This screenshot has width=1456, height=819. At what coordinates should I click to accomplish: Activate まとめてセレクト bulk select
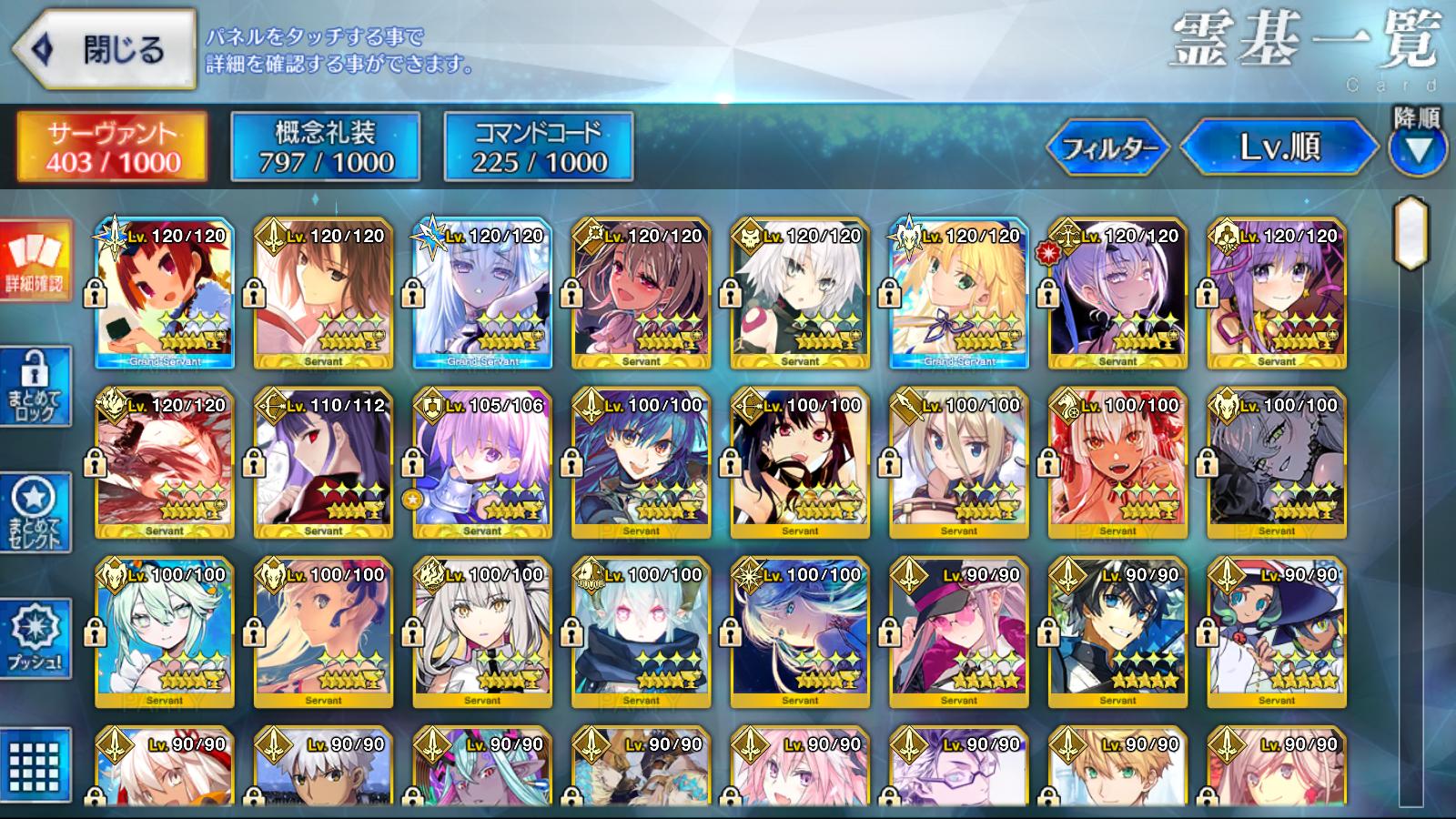click(x=35, y=514)
